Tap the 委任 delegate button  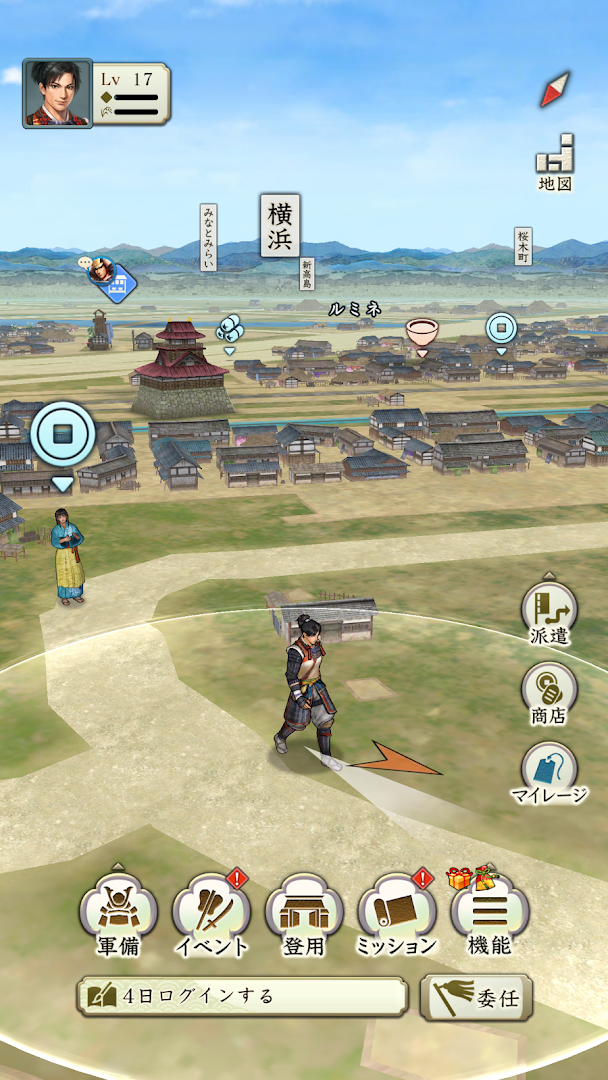pyautogui.click(x=476, y=997)
